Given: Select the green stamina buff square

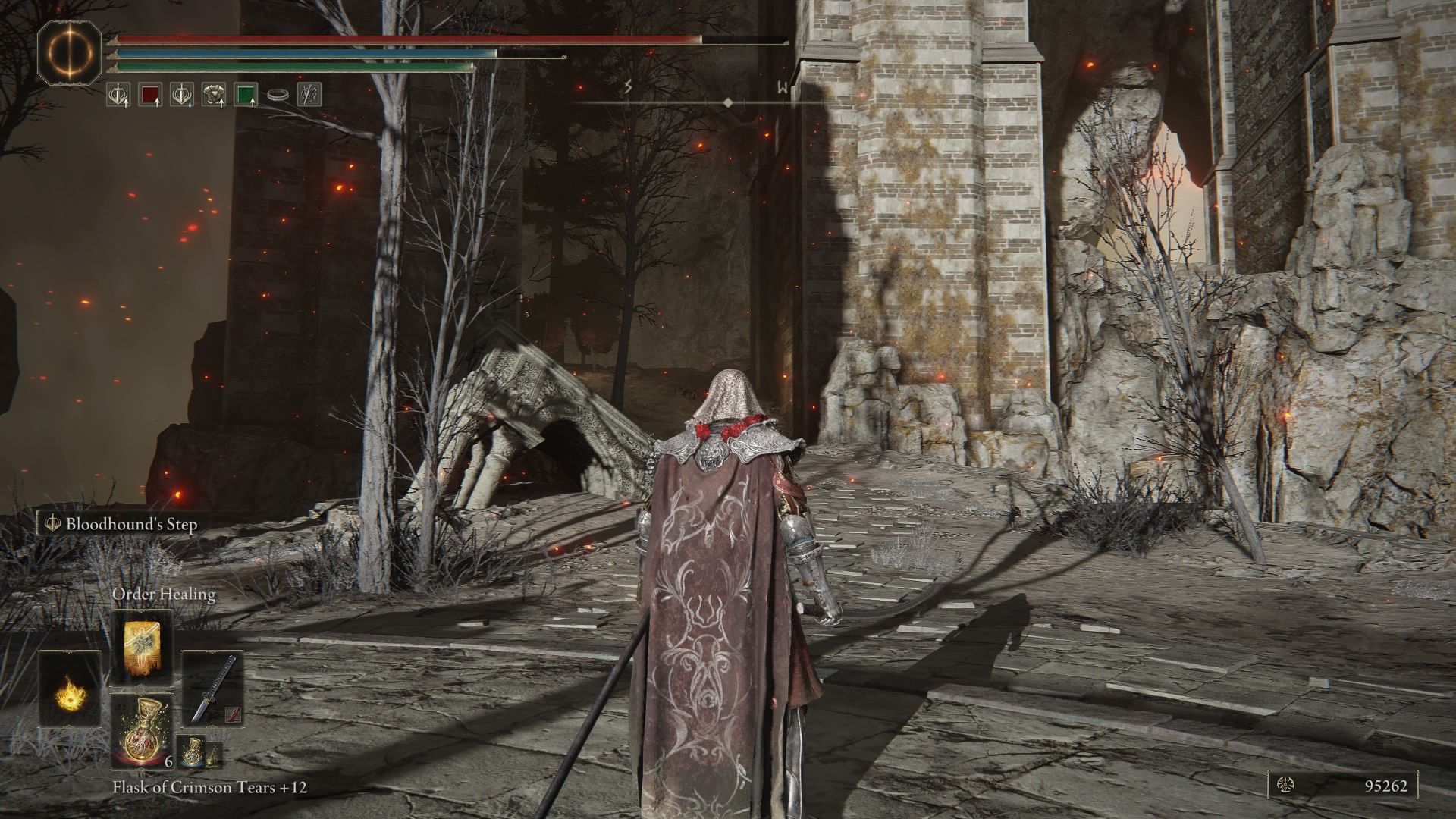Looking at the screenshot, I should pyautogui.click(x=245, y=96).
